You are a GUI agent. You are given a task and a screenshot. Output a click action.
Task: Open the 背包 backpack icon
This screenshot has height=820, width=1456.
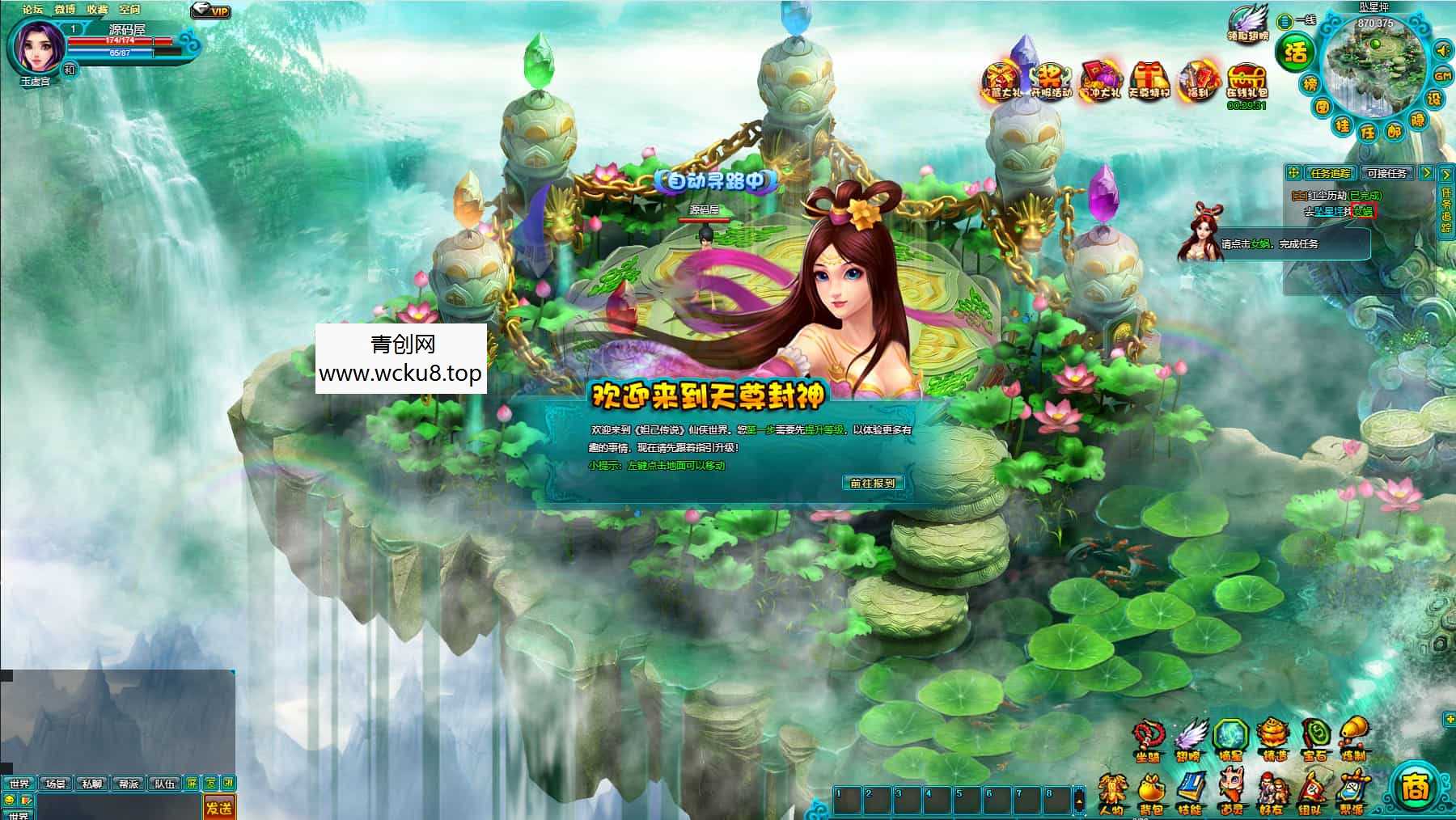pos(1153,788)
